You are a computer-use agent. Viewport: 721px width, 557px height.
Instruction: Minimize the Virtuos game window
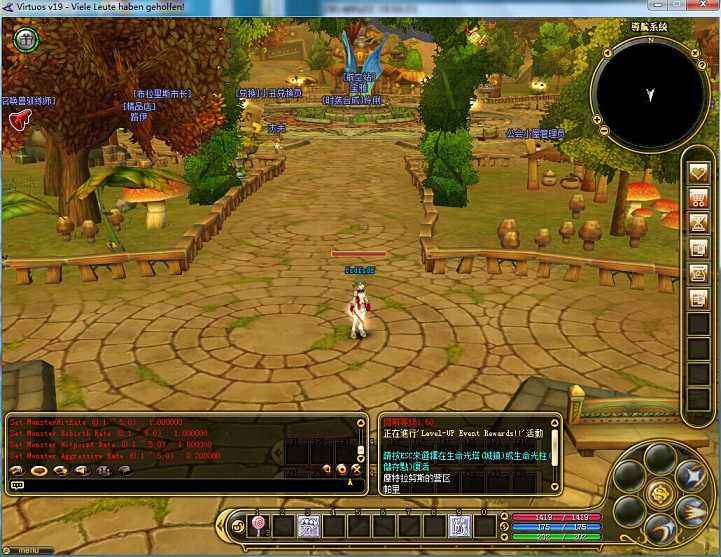coord(640,7)
